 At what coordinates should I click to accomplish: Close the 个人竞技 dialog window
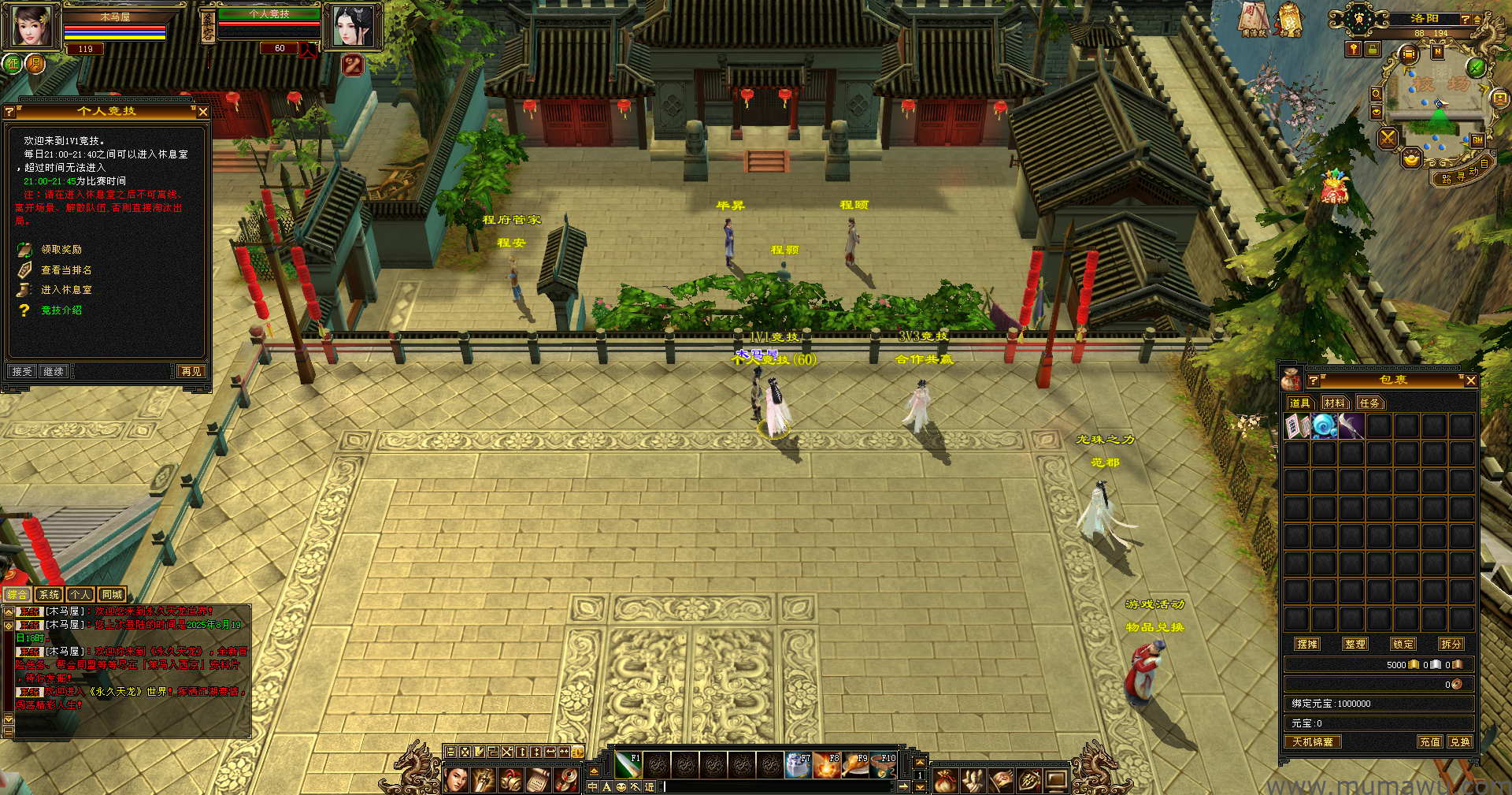click(203, 112)
